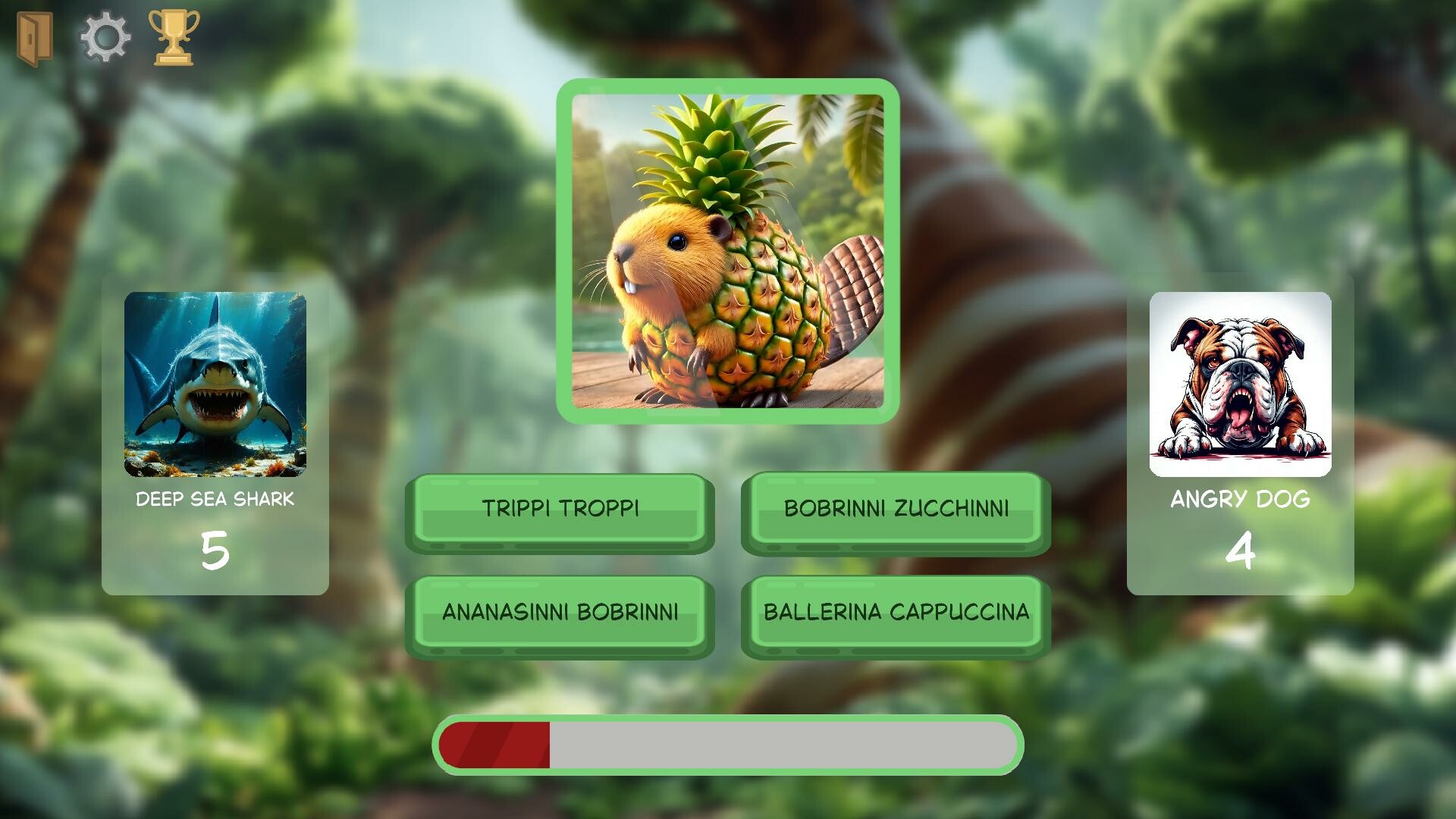This screenshot has width=1456, height=819.
Task: Click the pineapple beaver quiz image
Action: (x=728, y=250)
